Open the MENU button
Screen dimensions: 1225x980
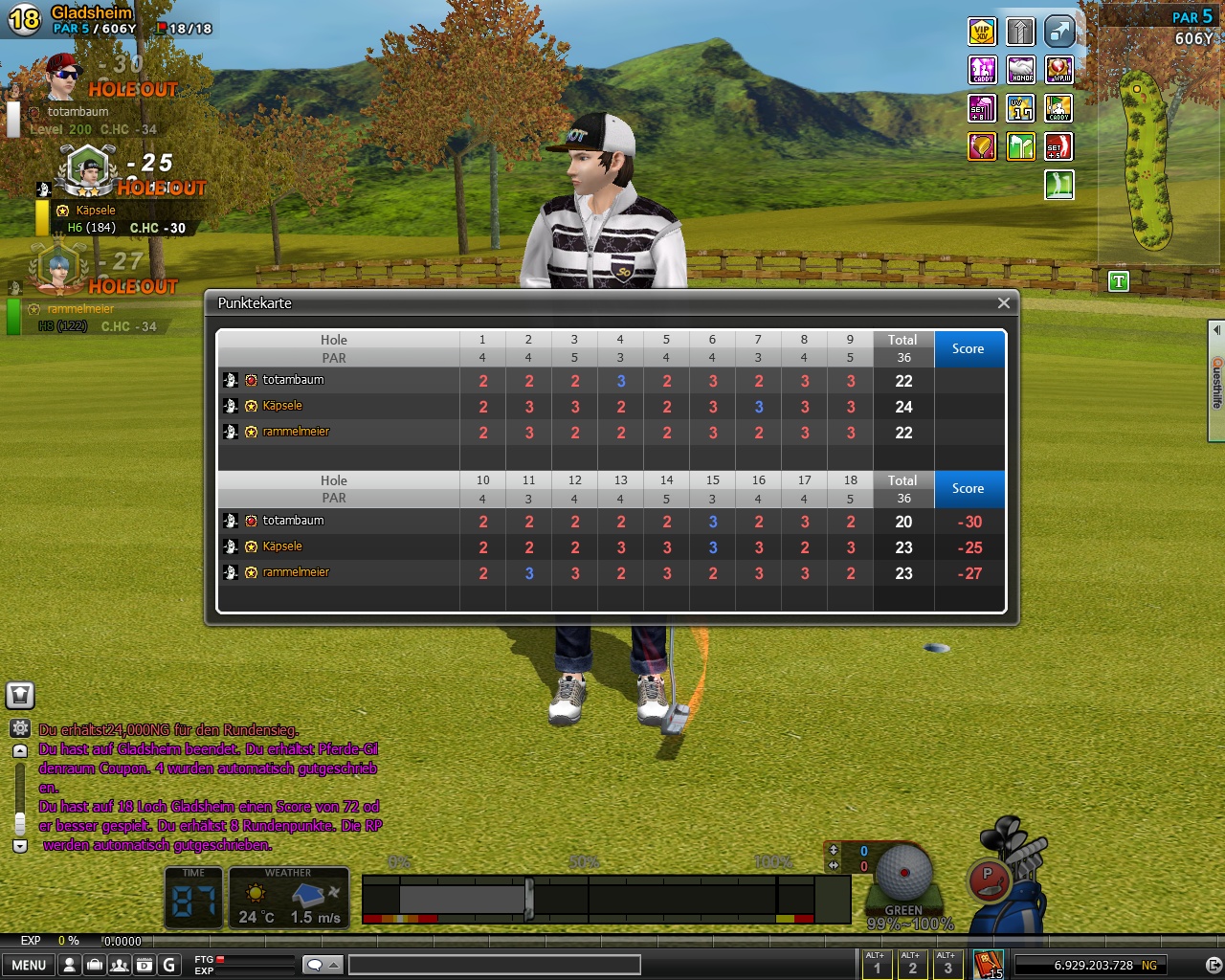click(x=29, y=965)
